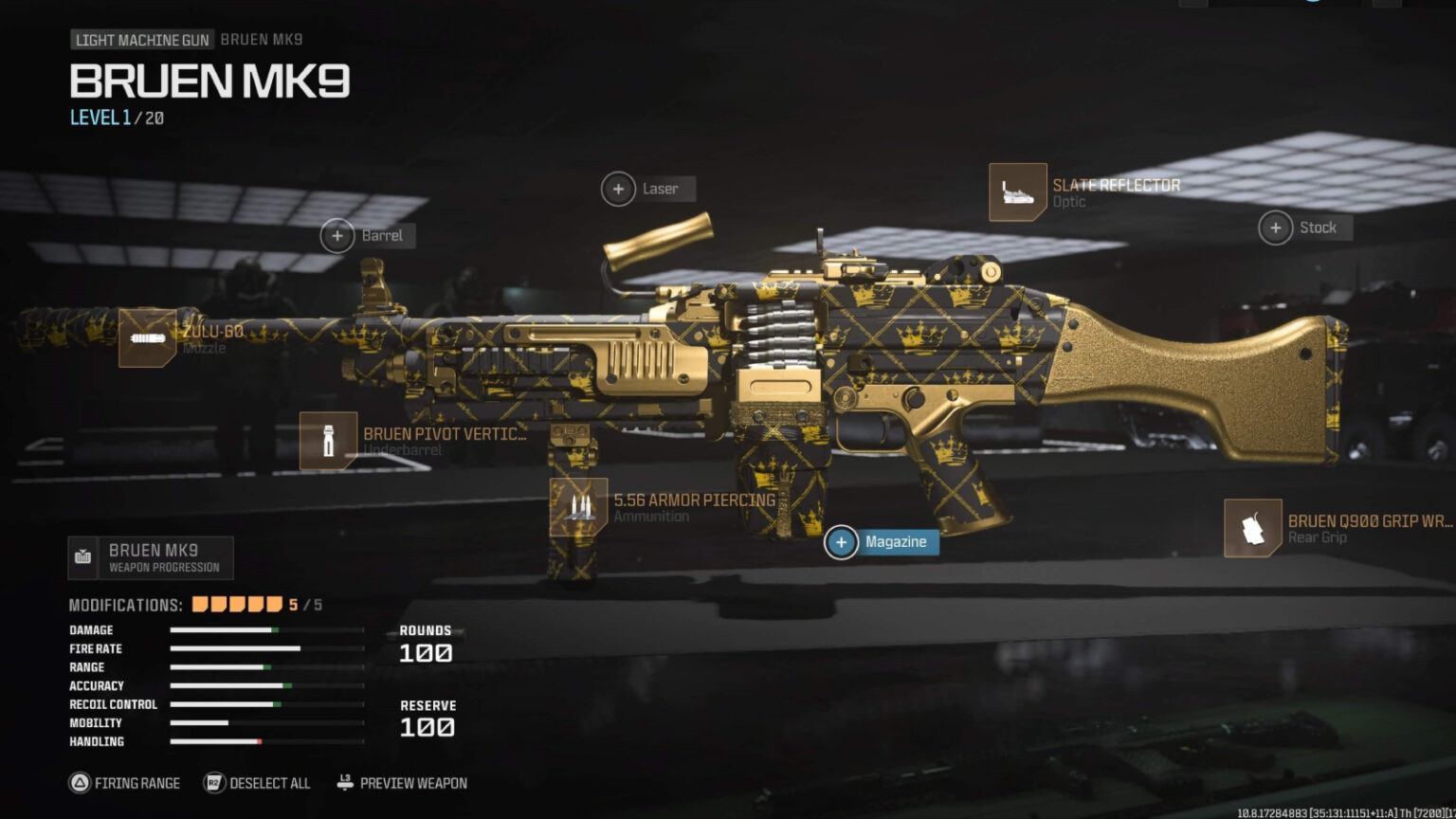Open the Magazine attachment selector
Screen dimensions: 1456x819
tap(841, 541)
